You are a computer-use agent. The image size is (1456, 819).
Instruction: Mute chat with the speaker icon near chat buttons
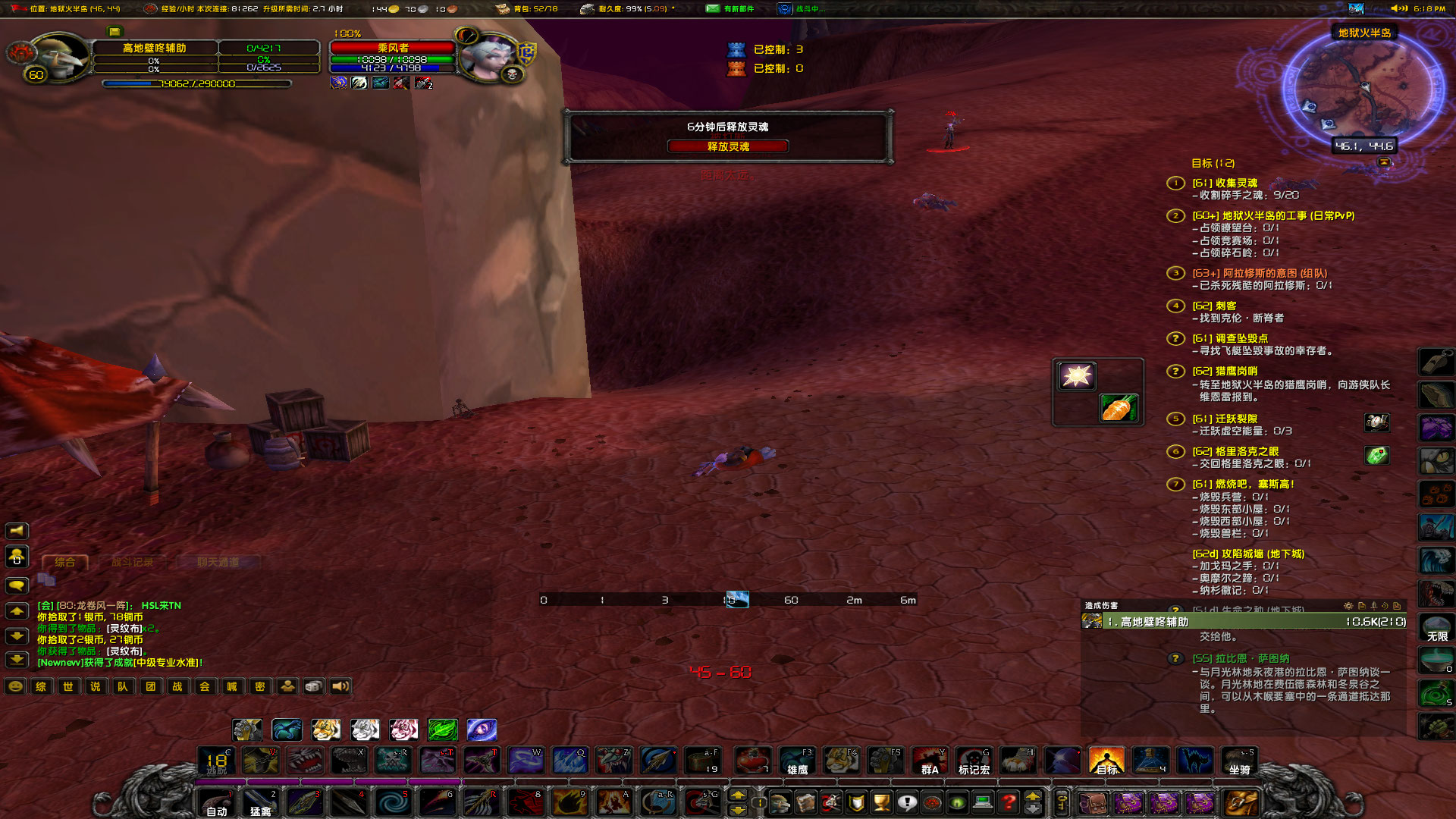pyautogui.click(x=341, y=687)
